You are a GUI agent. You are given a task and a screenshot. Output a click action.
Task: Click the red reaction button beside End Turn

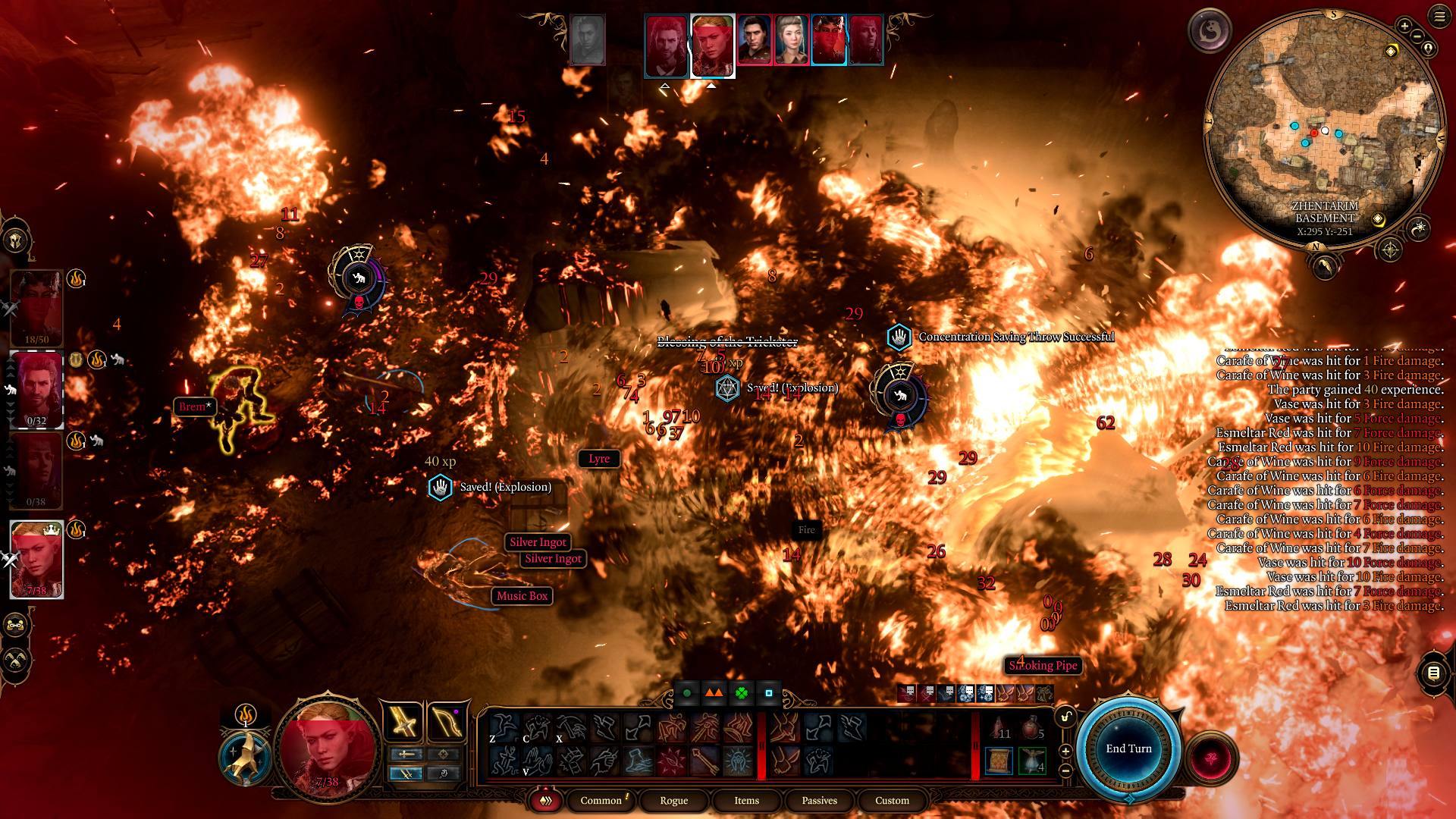[x=1210, y=758]
